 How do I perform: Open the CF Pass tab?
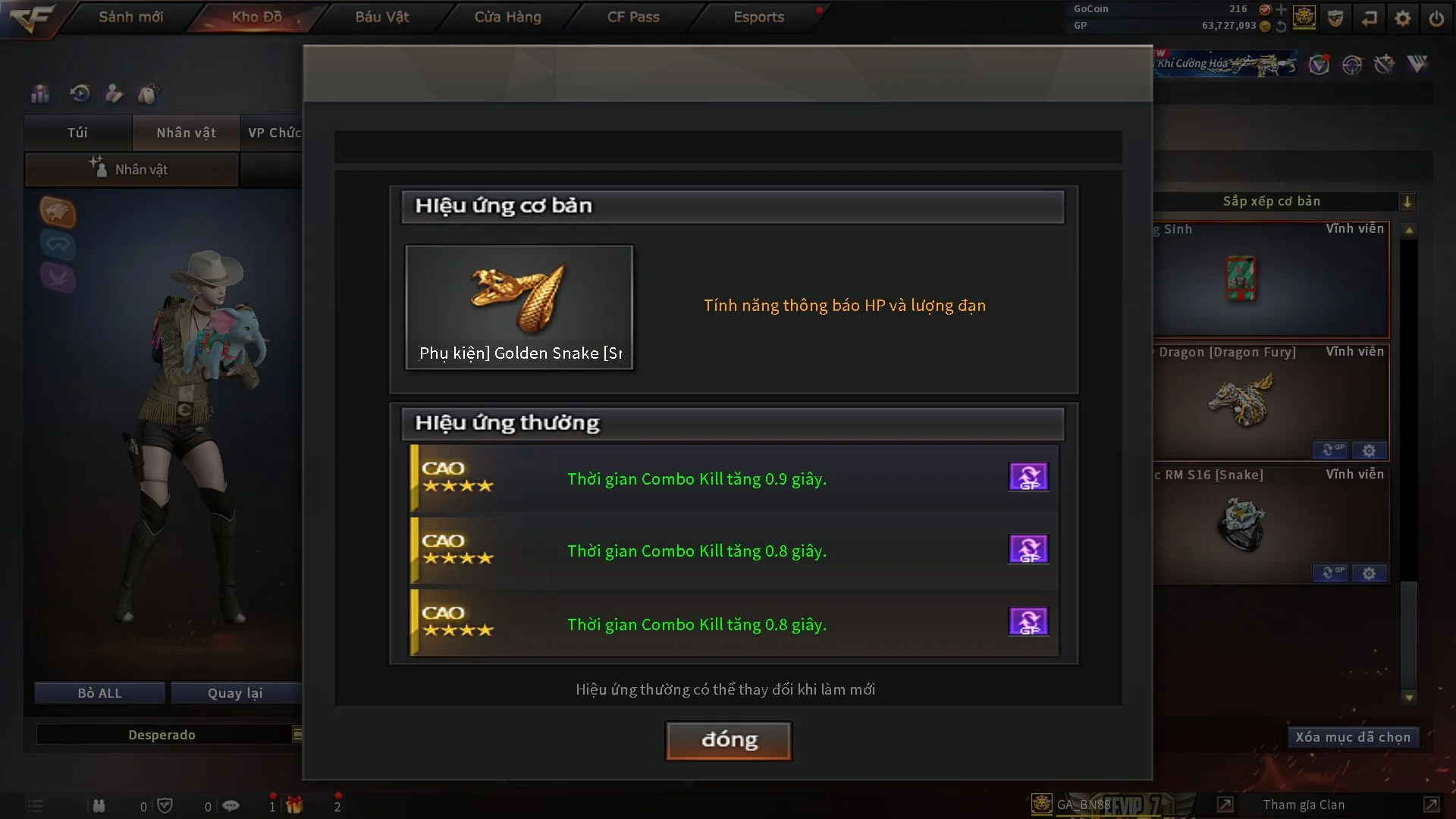click(x=632, y=17)
